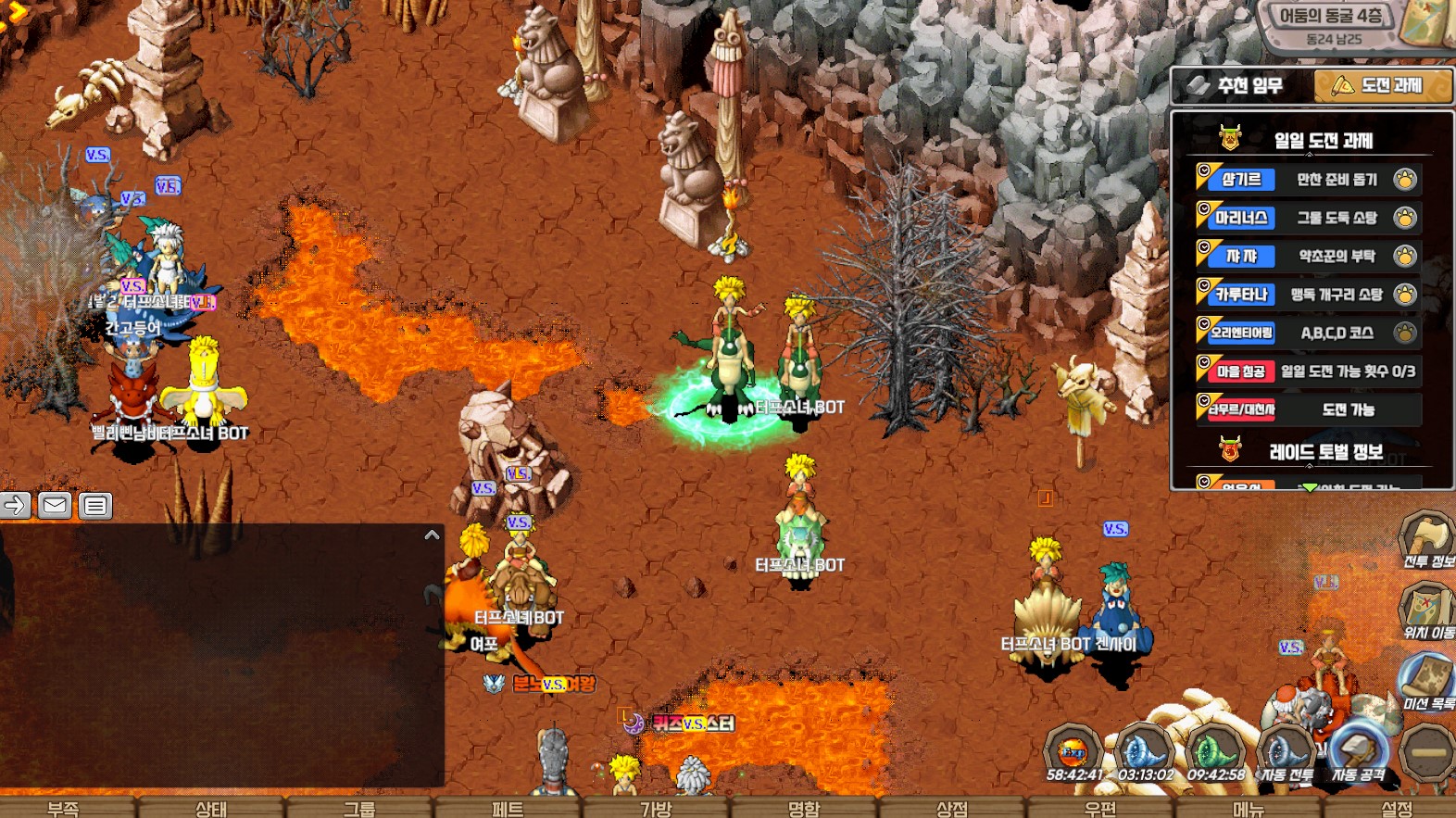The height and width of the screenshot is (818, 1456).
Task: Select the 카루타나 challenge row
Action: click(x=1308, y=295)
